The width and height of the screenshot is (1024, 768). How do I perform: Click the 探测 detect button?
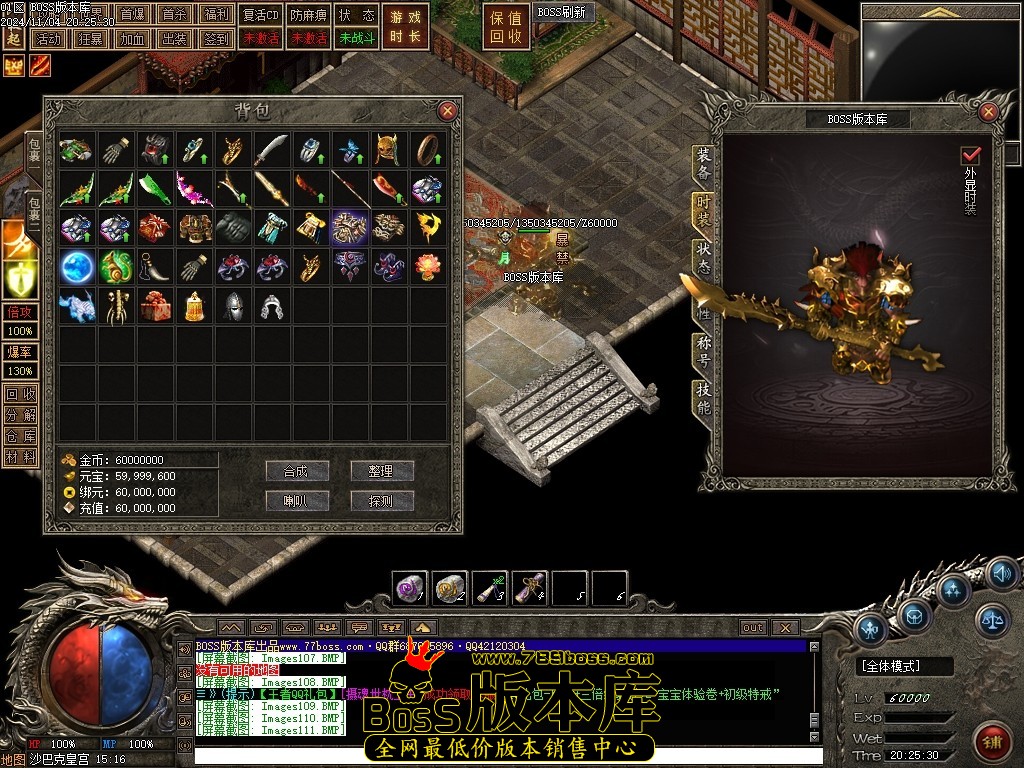point(381,501)
